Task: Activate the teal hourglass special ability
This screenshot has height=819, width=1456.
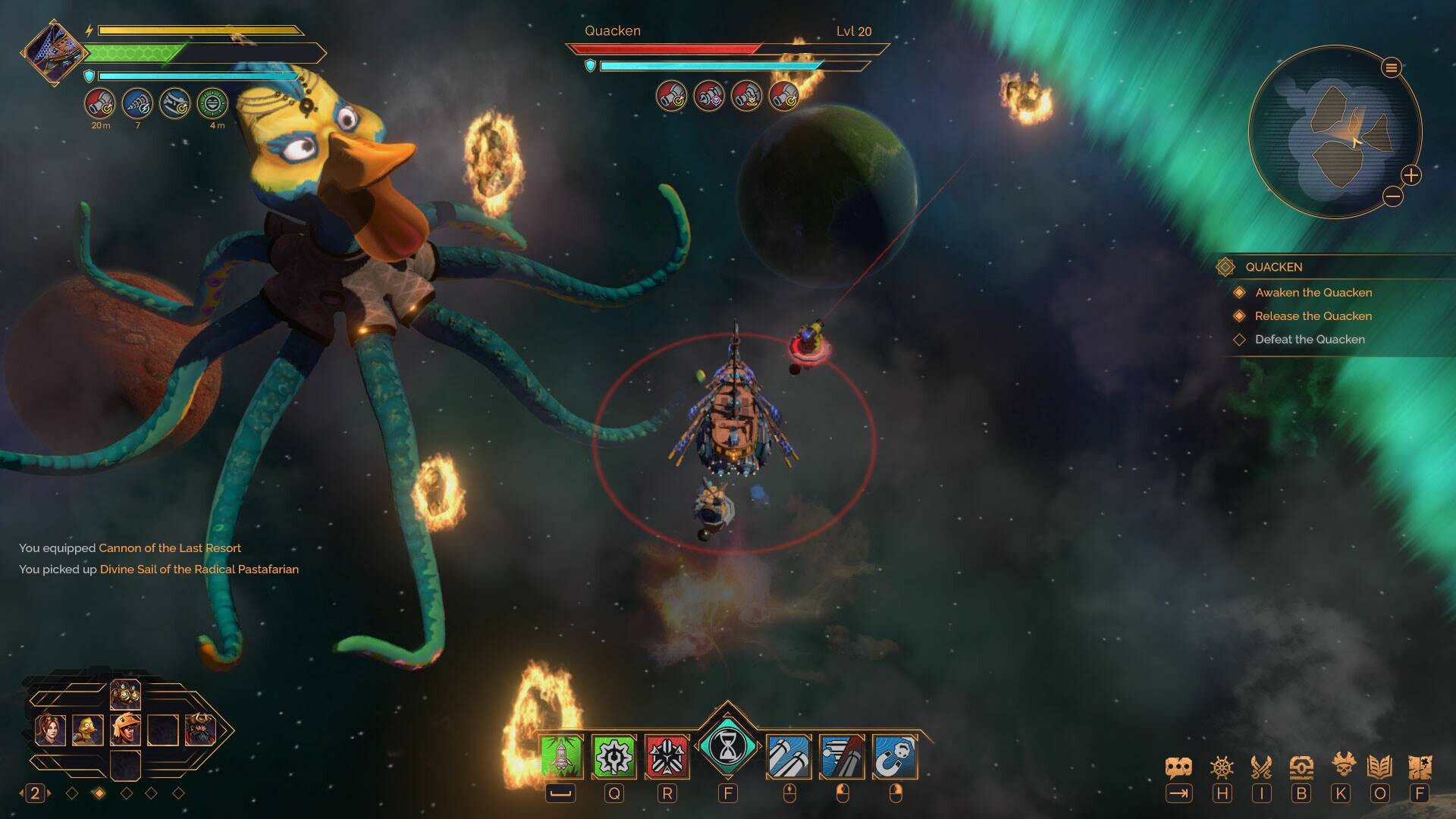Action: point(727,748)
